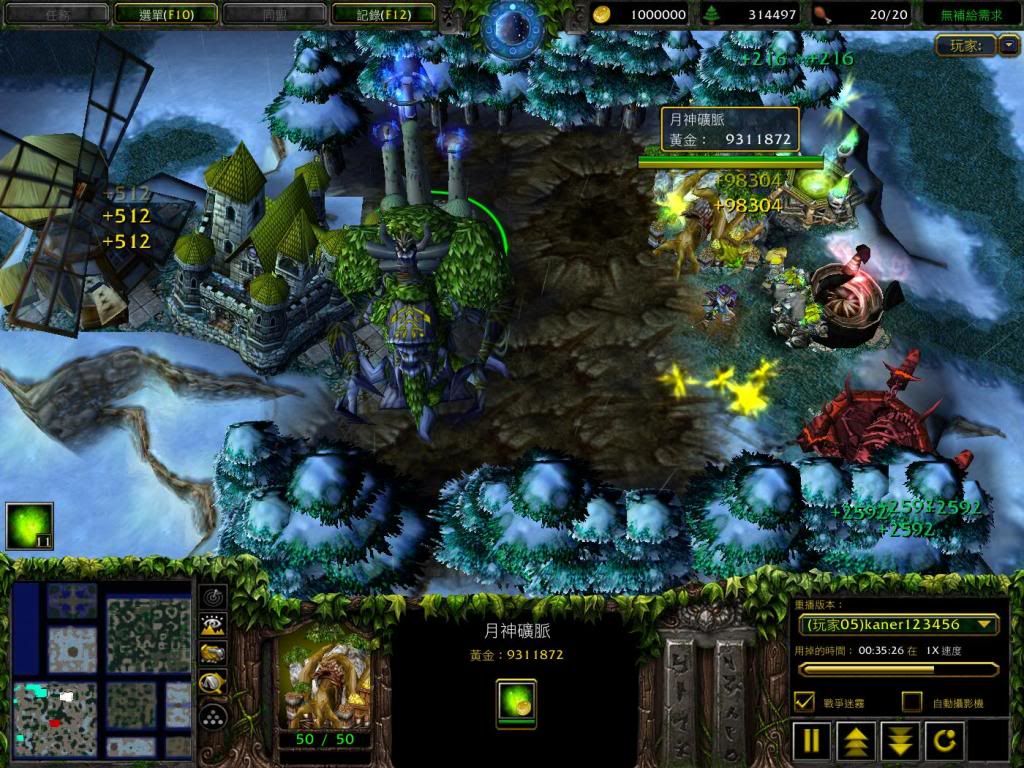Click the minimap signal ping button
The width and height of the screenshot is (1024, 768).
pos(213,596)
